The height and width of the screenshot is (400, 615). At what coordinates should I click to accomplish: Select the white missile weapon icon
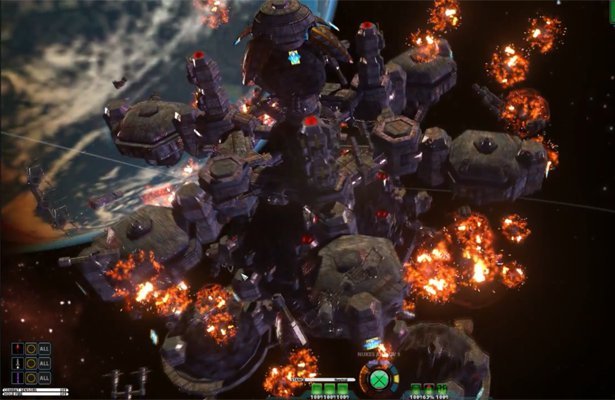pyautogui.click(x=17, y=363)
